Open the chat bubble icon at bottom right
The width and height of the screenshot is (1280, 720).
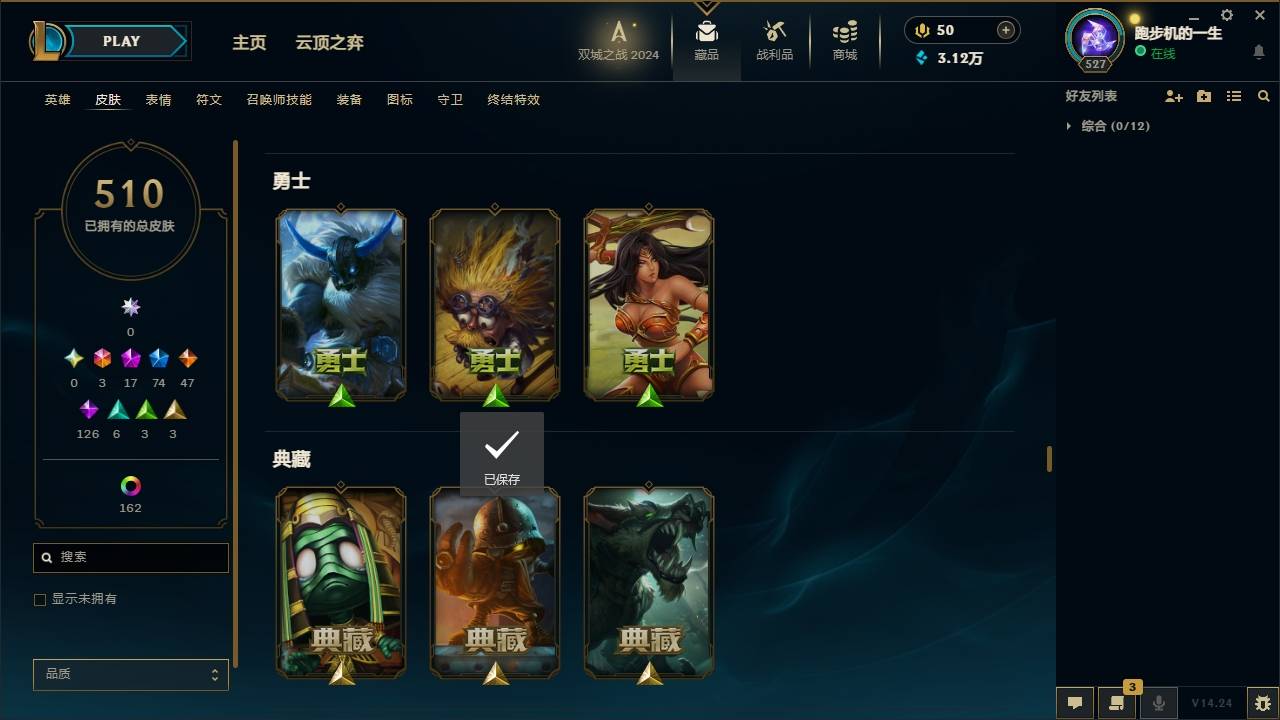point(1075,703)
